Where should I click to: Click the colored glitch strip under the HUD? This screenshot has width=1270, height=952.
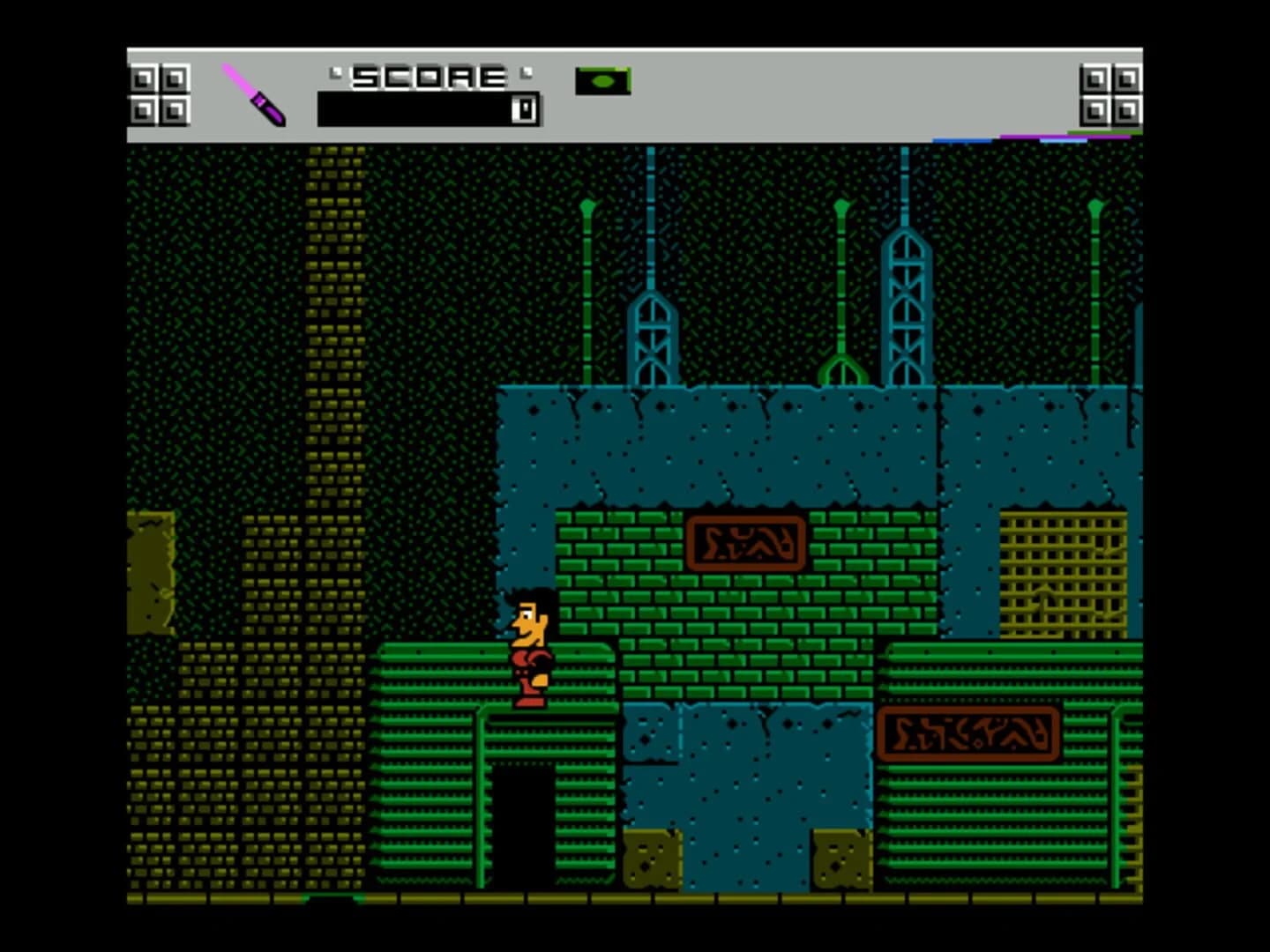pos(1041,138)
